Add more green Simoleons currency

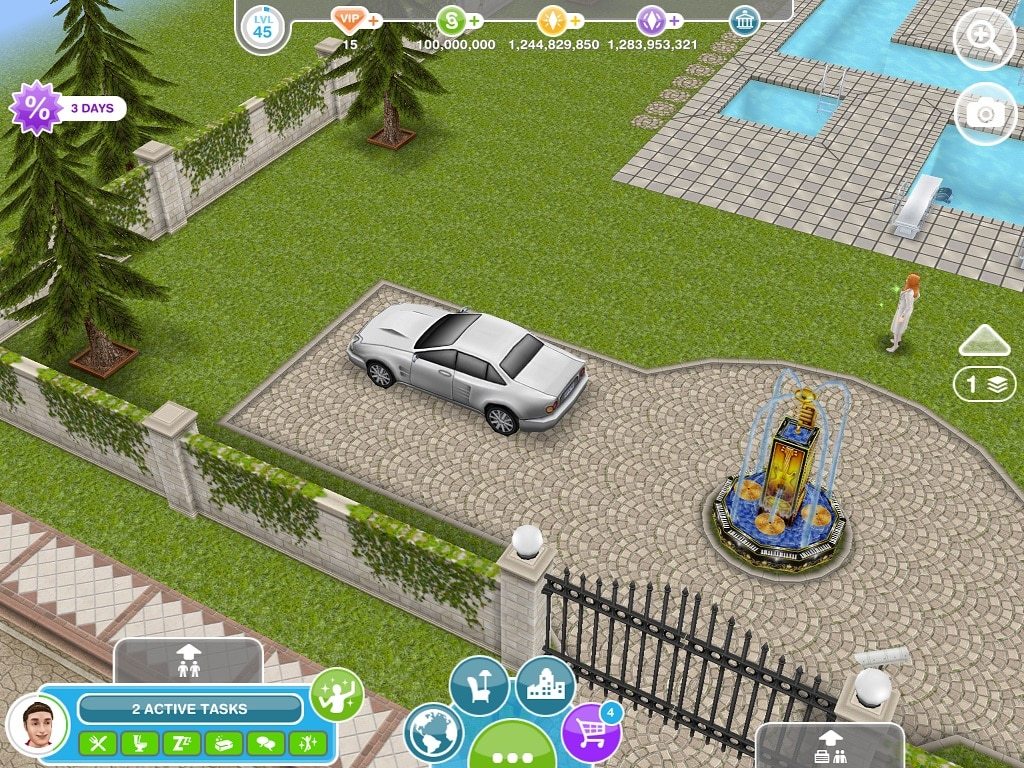[474, 20]
